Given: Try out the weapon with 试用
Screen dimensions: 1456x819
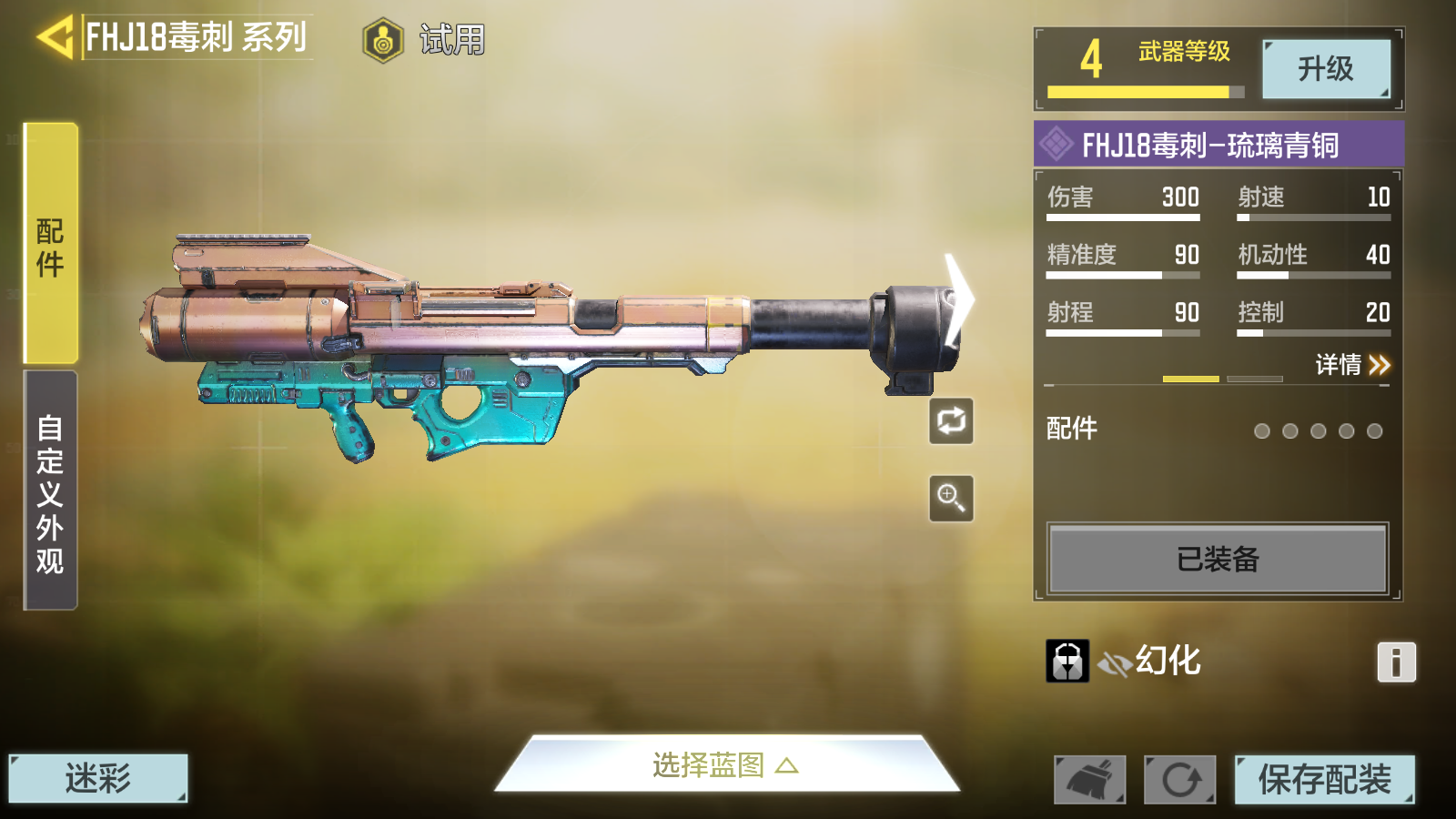Looking at the screenshot, I should [x=426, y=40].
